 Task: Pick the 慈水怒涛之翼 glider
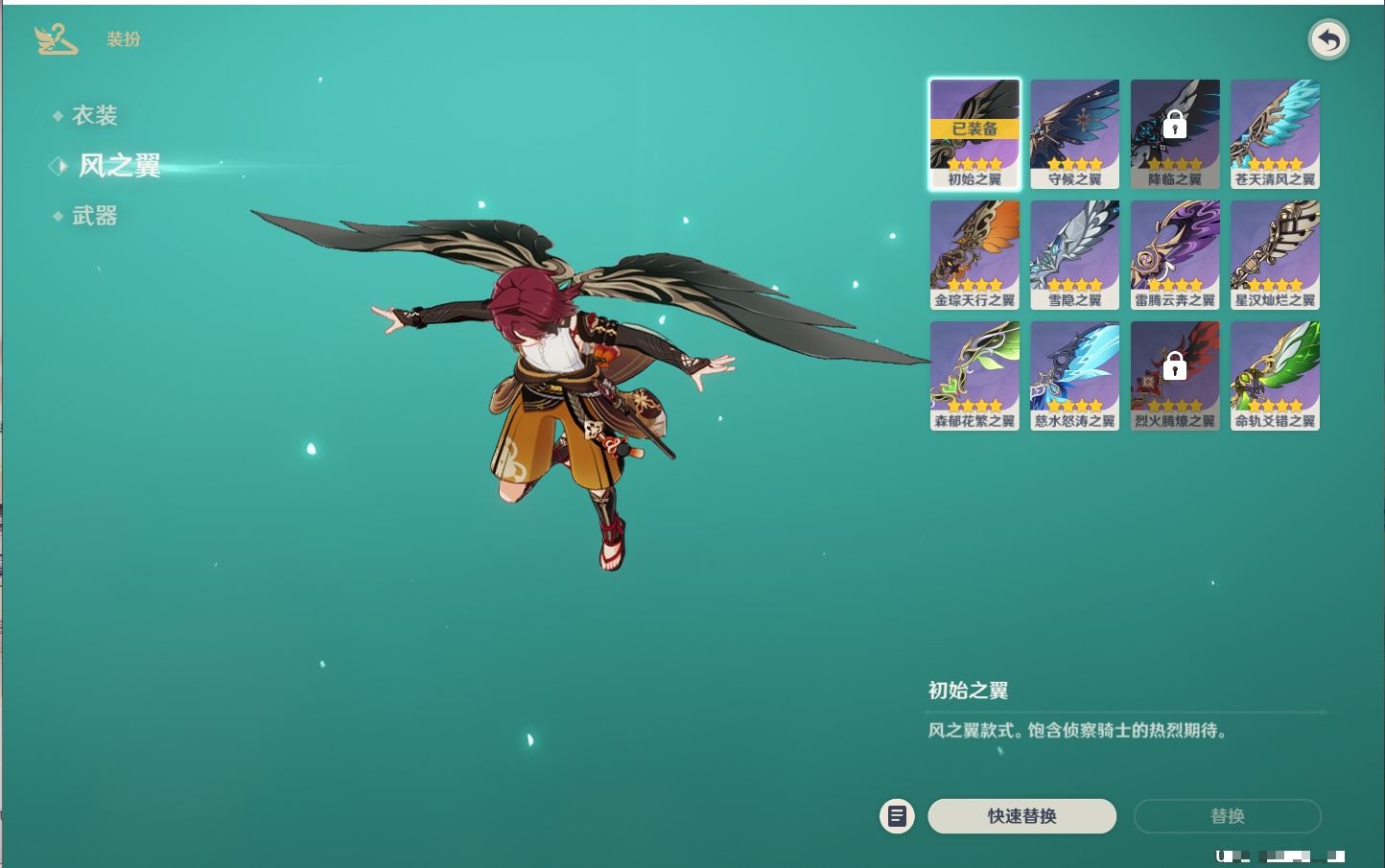point(1074,375)
